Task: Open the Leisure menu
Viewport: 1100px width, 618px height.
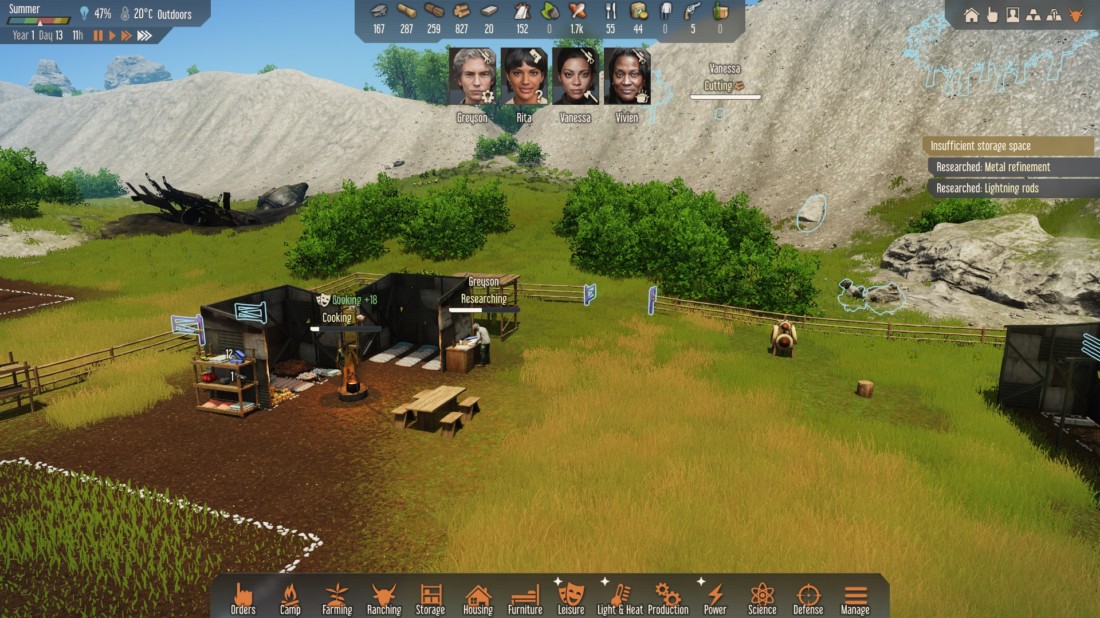Action: (x=571, y=597)
